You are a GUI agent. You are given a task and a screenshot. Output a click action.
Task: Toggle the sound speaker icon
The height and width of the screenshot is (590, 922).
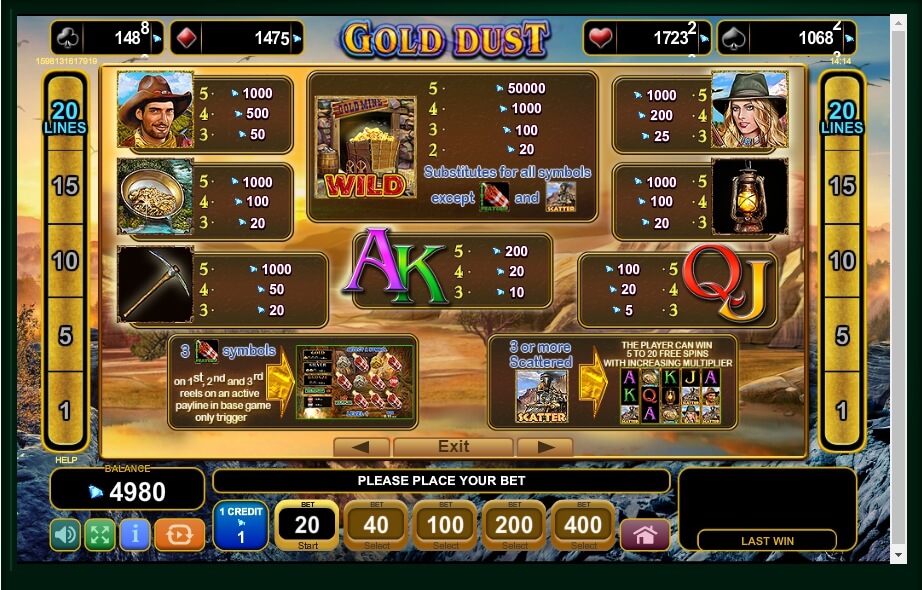point(65,535)
